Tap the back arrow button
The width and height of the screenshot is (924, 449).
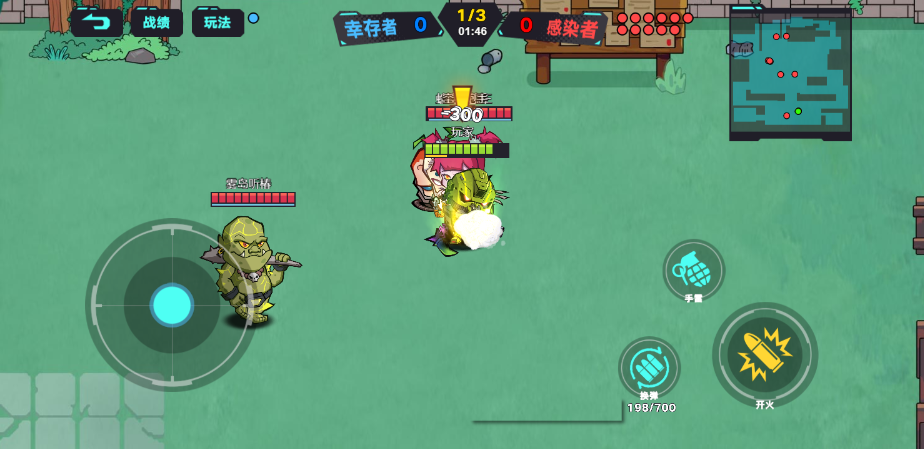(x=97, y=22)
